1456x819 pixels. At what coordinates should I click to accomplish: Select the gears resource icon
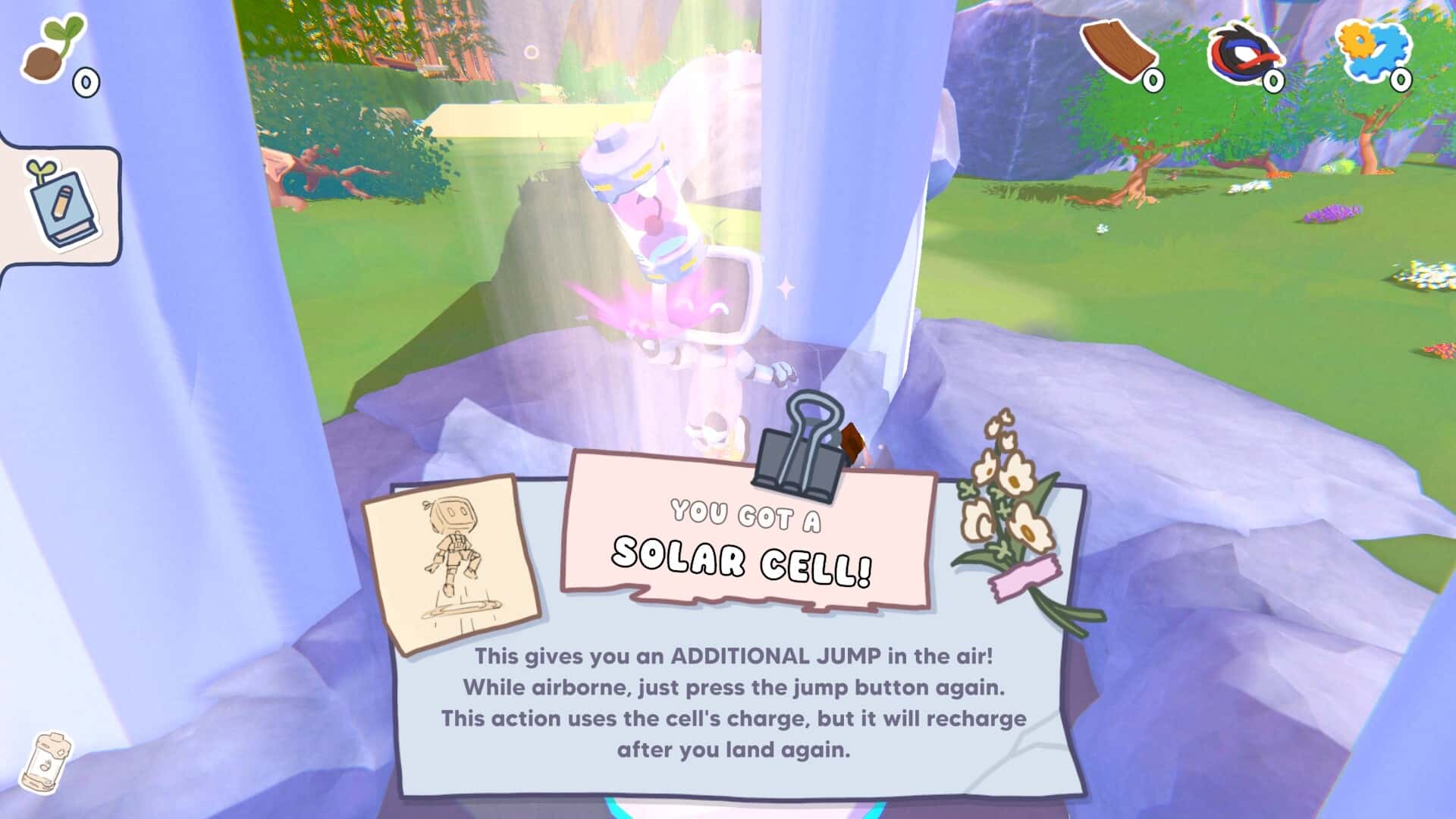1373,50
